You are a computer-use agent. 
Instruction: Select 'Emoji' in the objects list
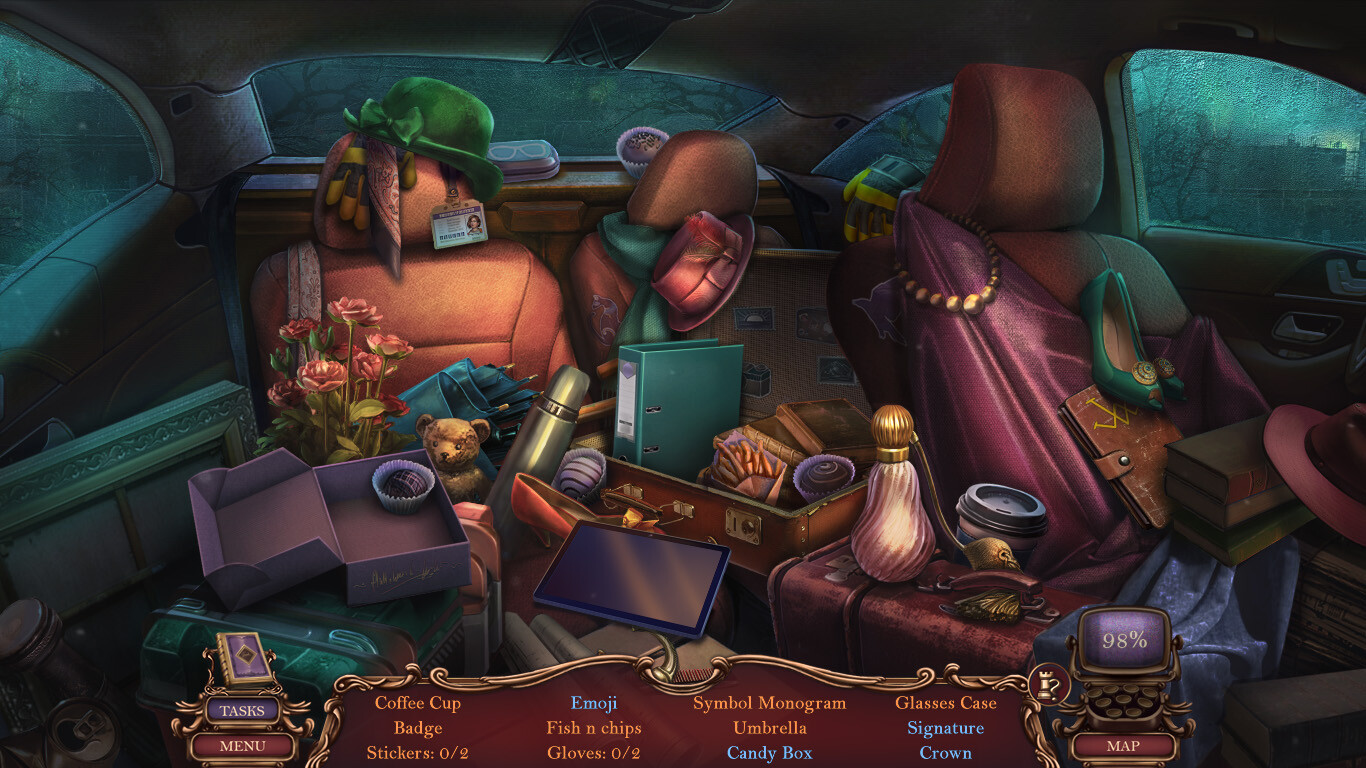point(594,703)
